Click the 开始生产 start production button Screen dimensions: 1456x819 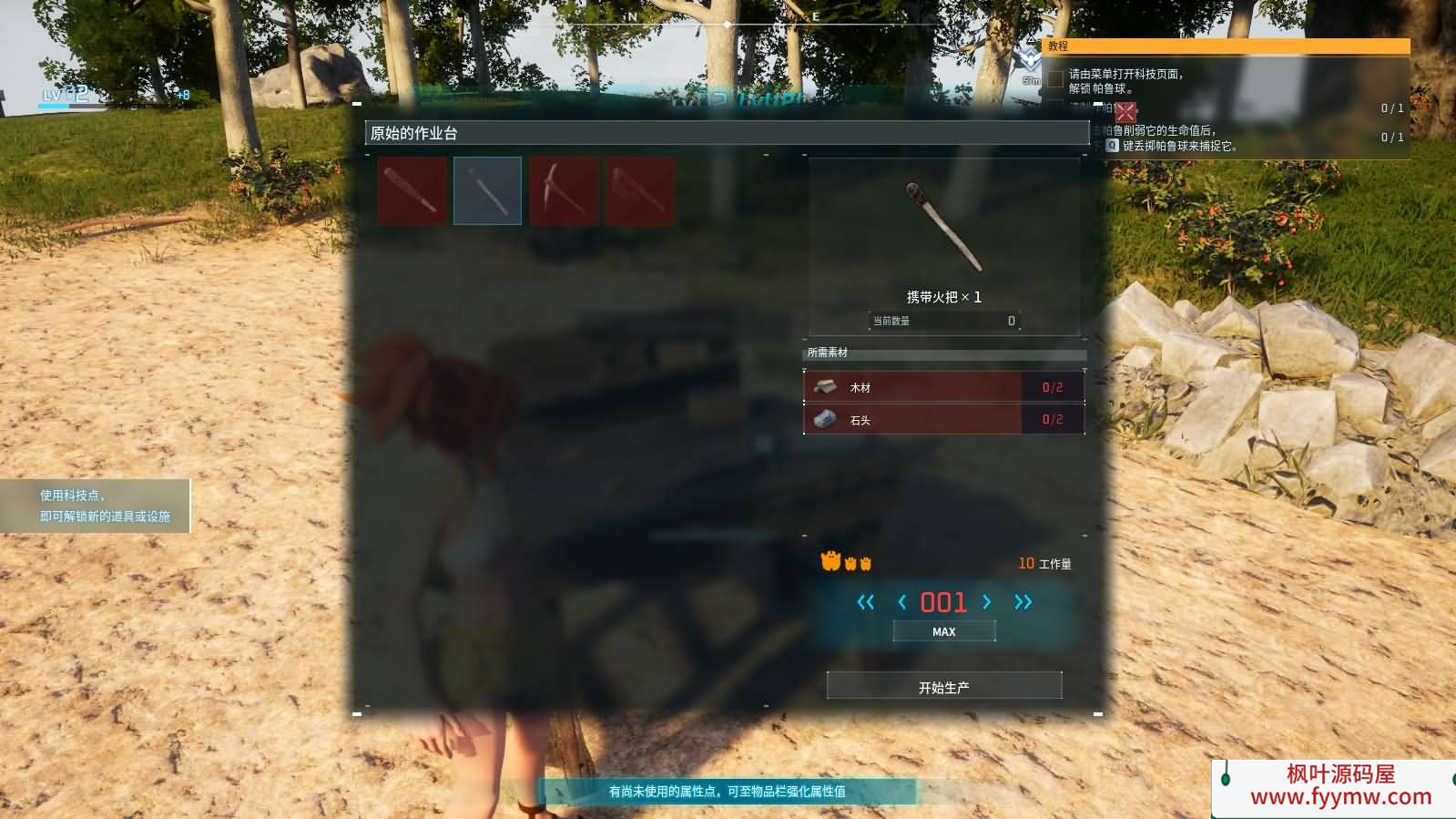[x=943, y=687]
